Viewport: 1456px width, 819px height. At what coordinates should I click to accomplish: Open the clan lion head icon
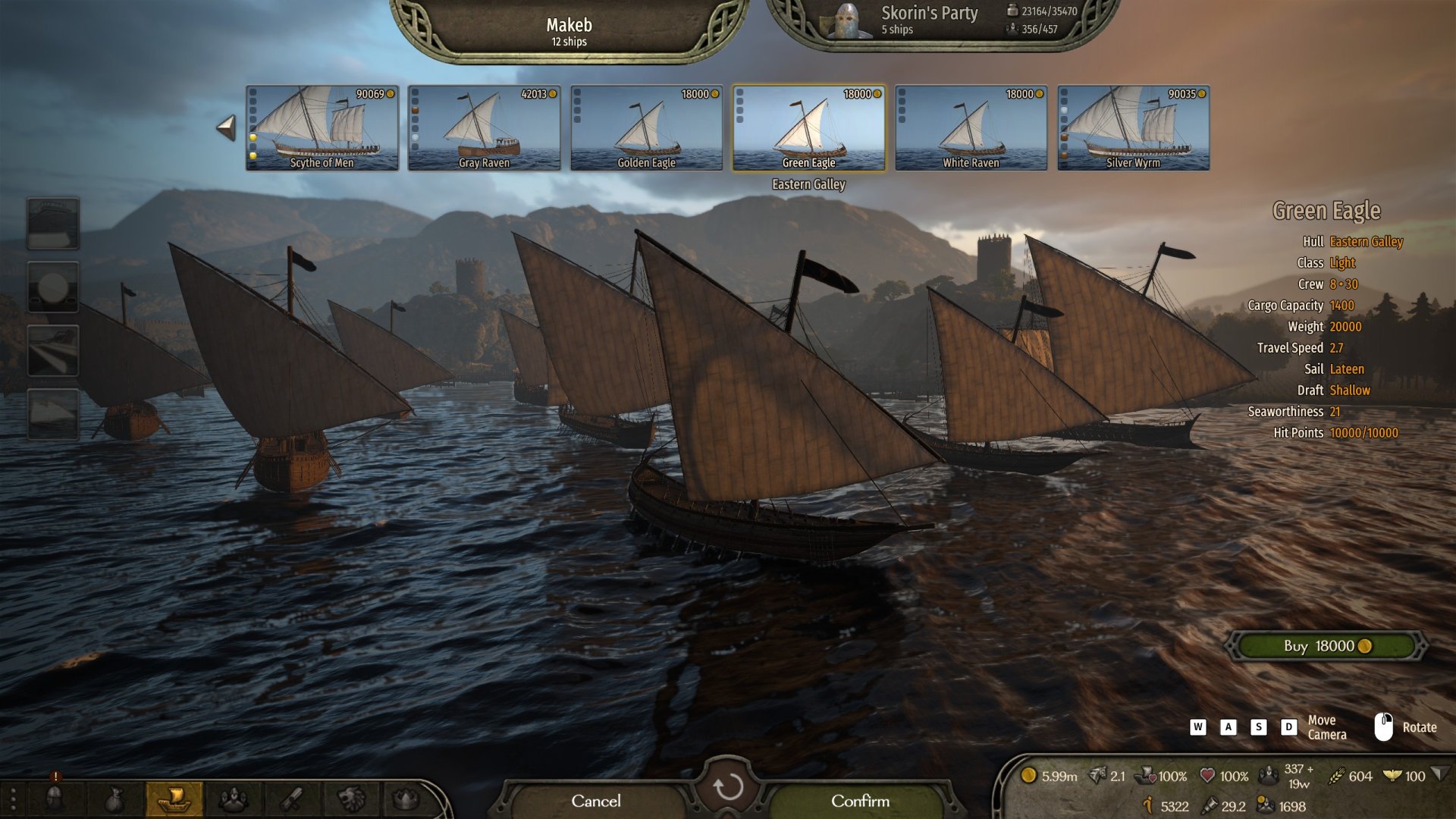point(350,799)
